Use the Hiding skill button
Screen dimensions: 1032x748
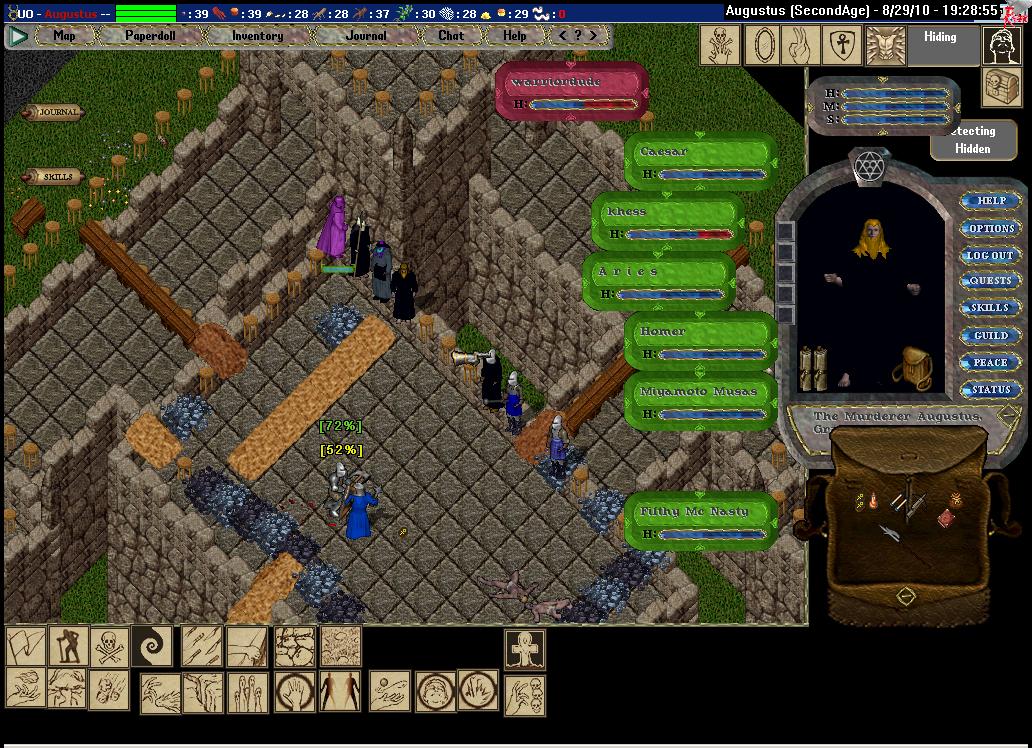(x=939, y=38)
